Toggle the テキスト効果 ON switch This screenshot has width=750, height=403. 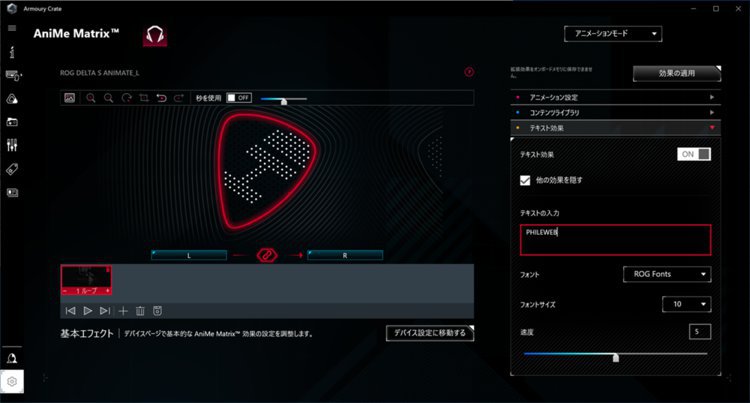[x=694, y=154]
